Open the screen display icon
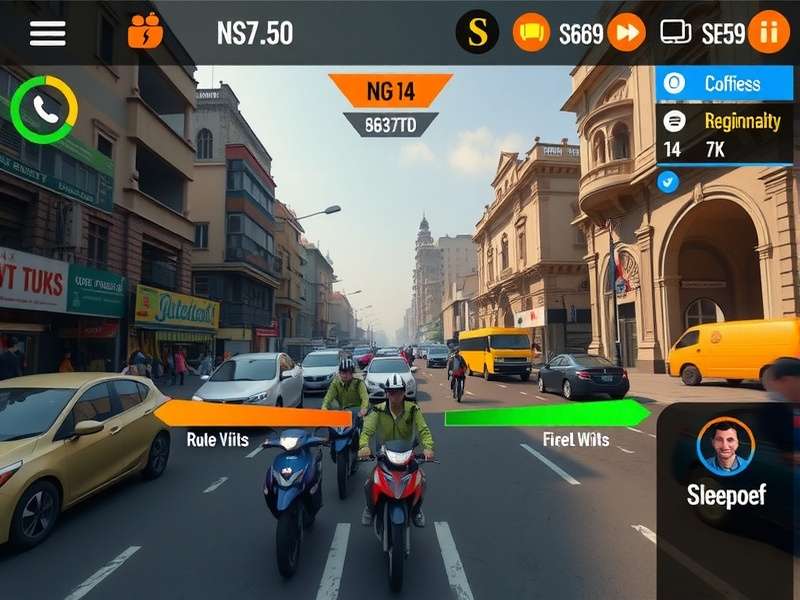The image size is (800, 600). pos(676,32)
